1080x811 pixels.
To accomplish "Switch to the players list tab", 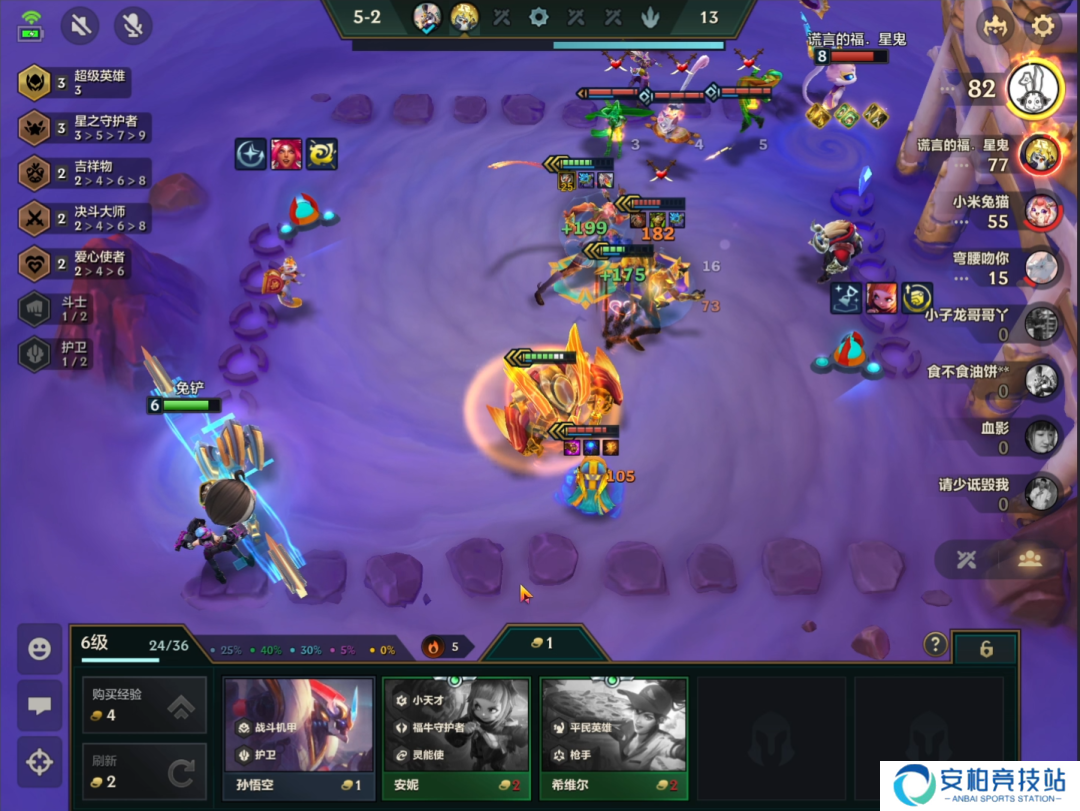I will (1030, 559).
